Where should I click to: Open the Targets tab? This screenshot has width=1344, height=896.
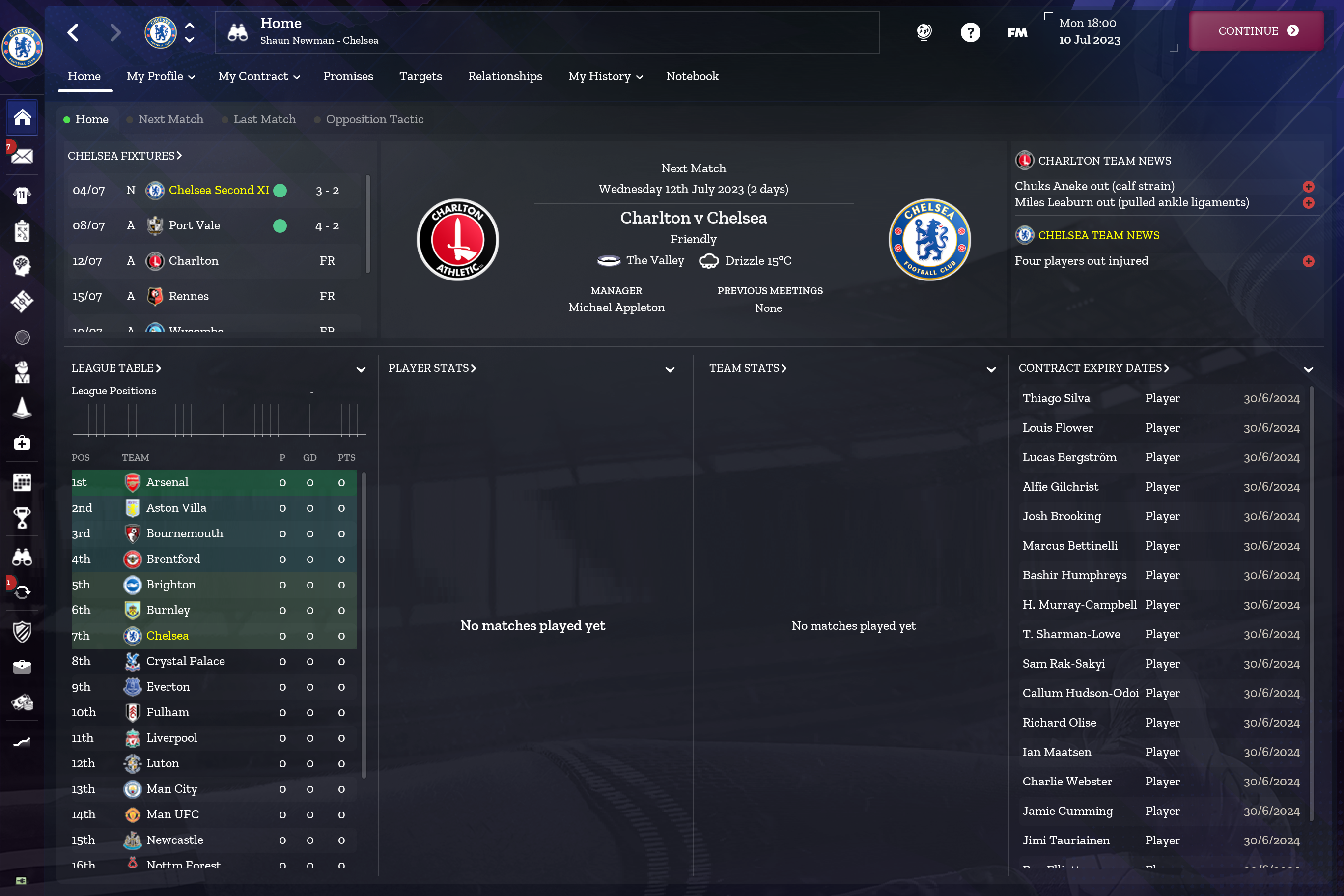click(x=420, y=76)
